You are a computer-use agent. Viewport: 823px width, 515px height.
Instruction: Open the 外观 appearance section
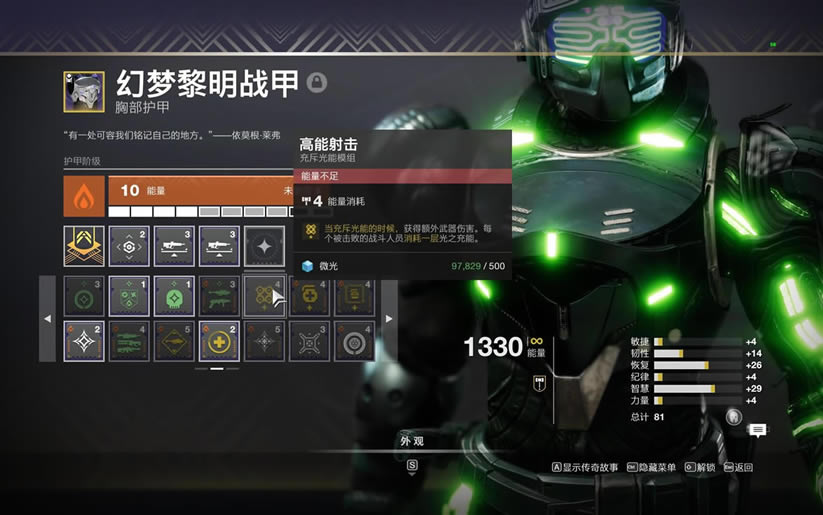pos(412,441)
